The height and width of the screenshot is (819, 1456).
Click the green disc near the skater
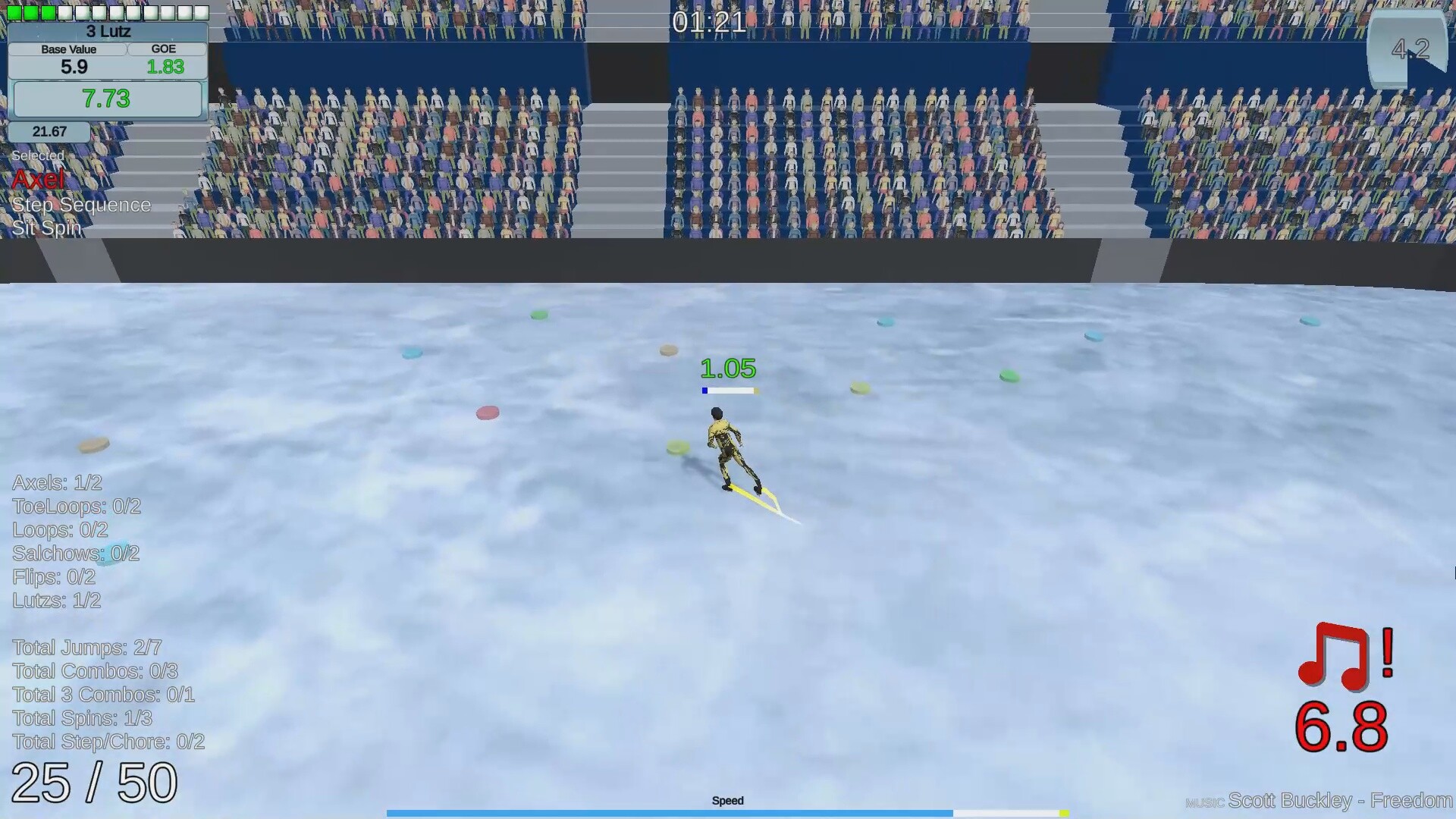(679, 448)
